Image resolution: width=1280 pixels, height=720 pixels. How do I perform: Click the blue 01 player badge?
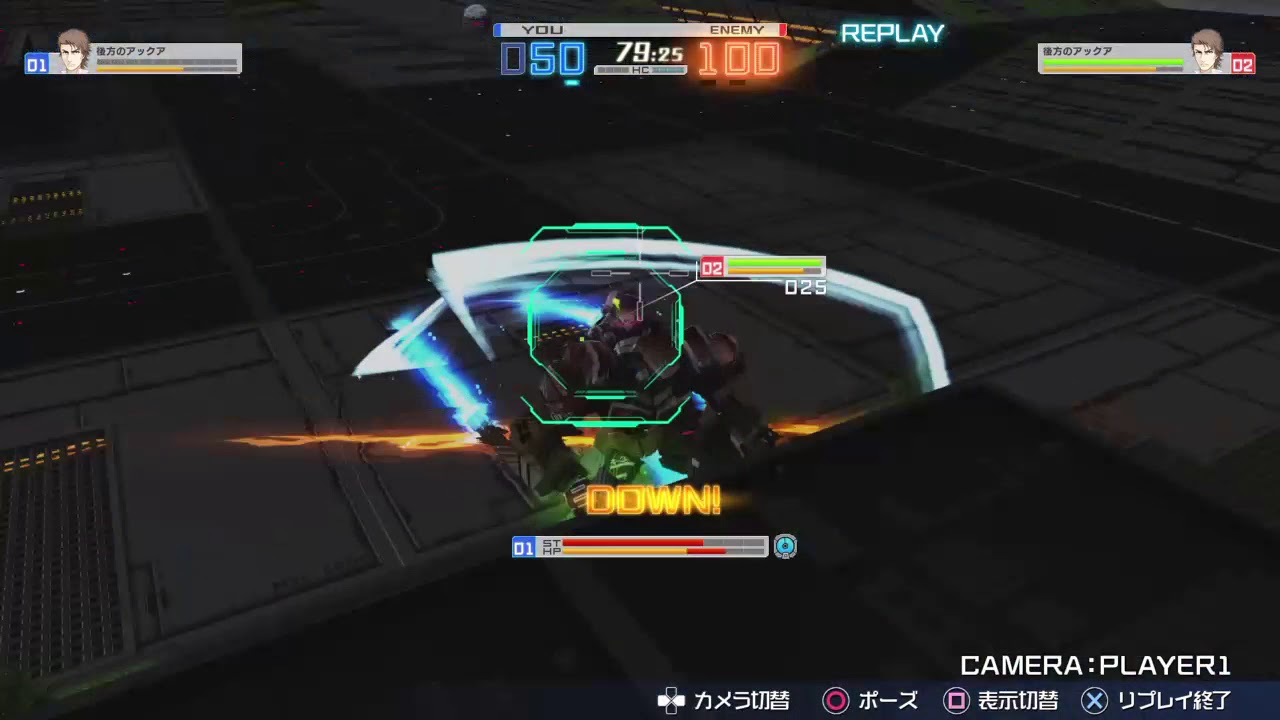[x=524, y=547]
